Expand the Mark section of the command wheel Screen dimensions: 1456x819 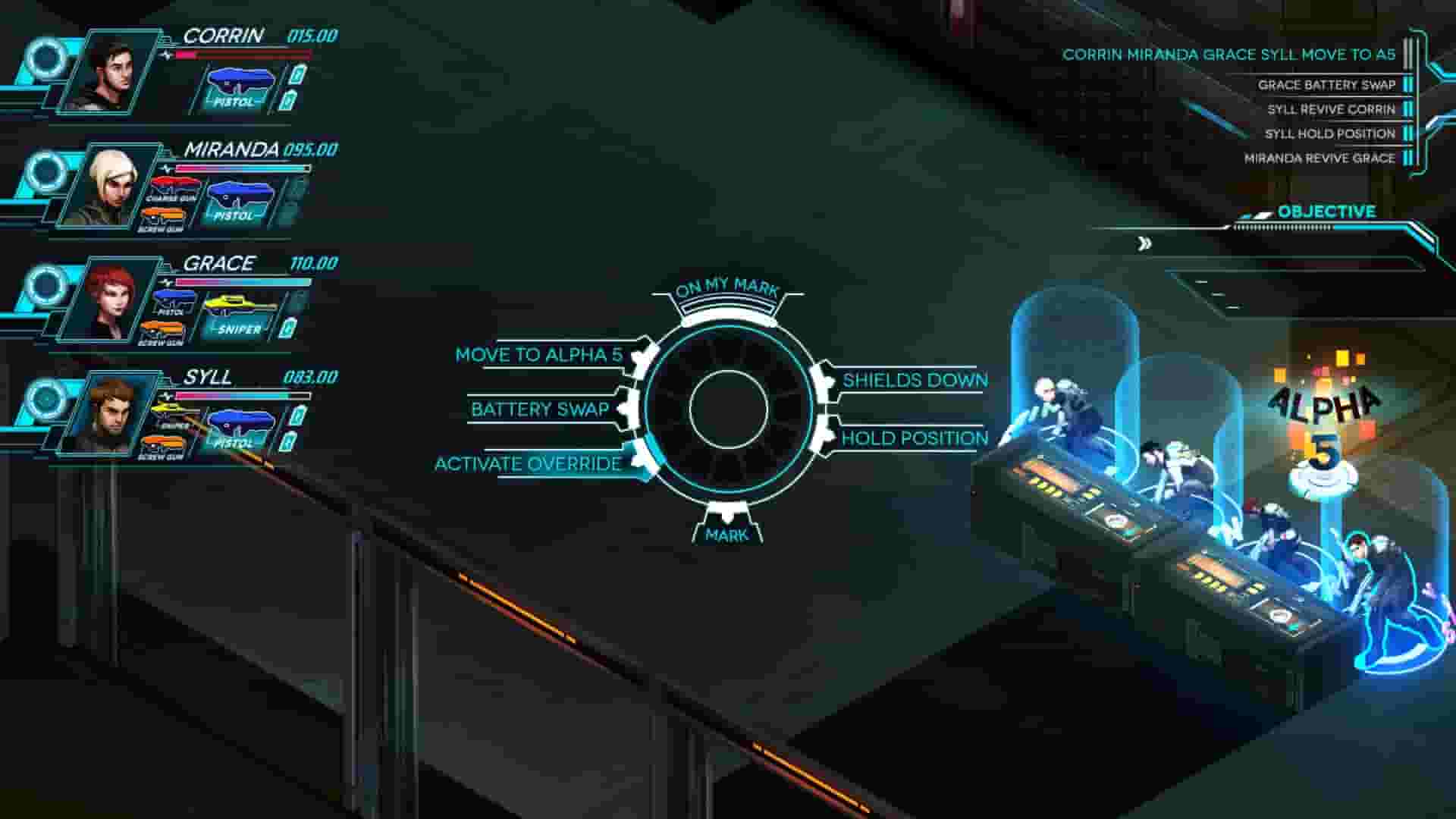(728, 535)
